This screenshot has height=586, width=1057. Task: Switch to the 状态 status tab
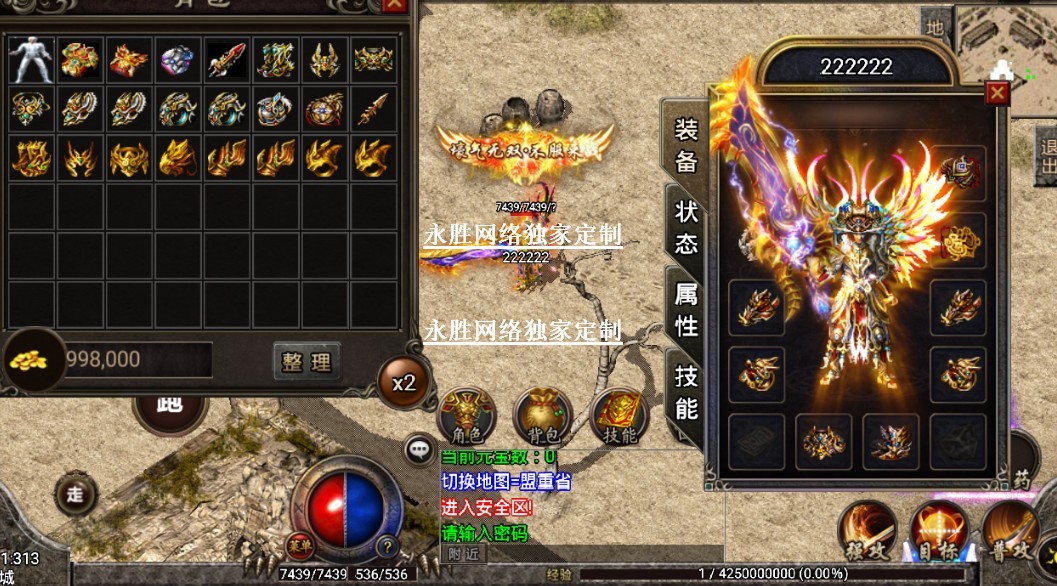[686, 227]
